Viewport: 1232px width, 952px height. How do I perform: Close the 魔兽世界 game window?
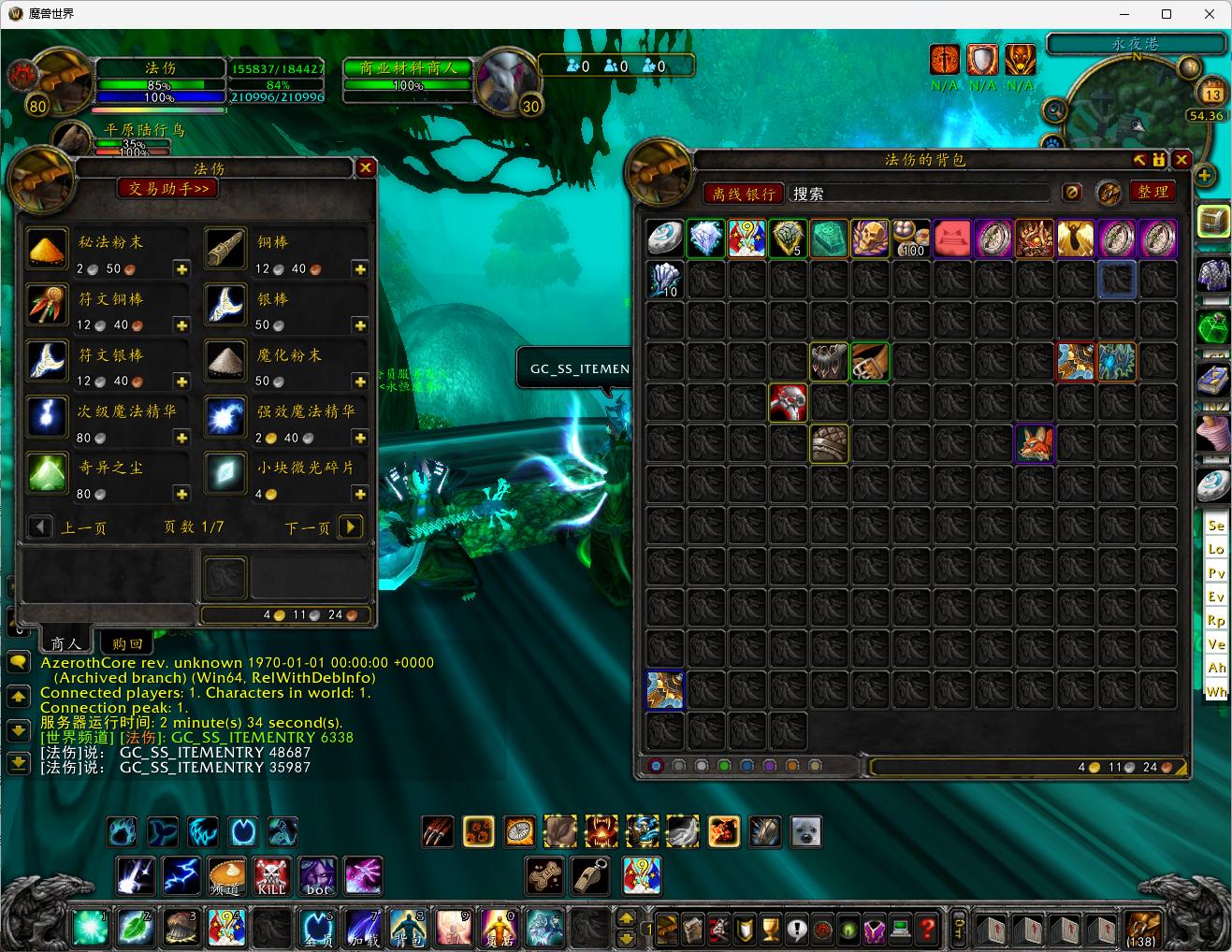coord(1210,14)
